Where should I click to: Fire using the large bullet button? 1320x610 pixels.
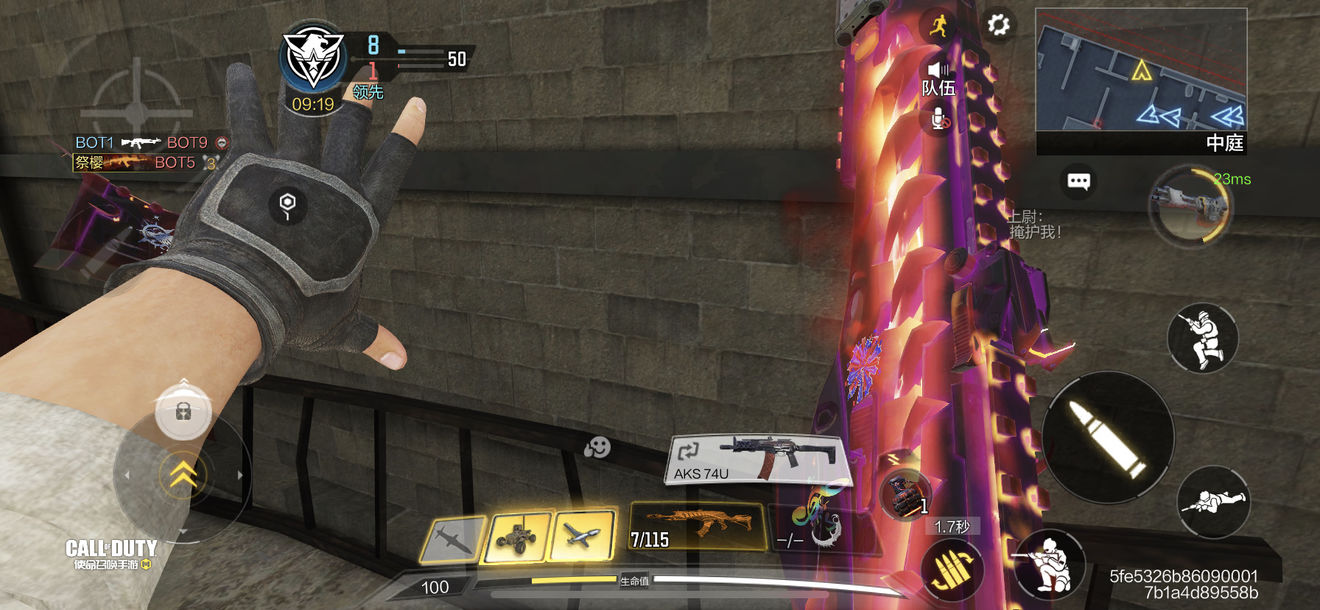pos(1107,438)
